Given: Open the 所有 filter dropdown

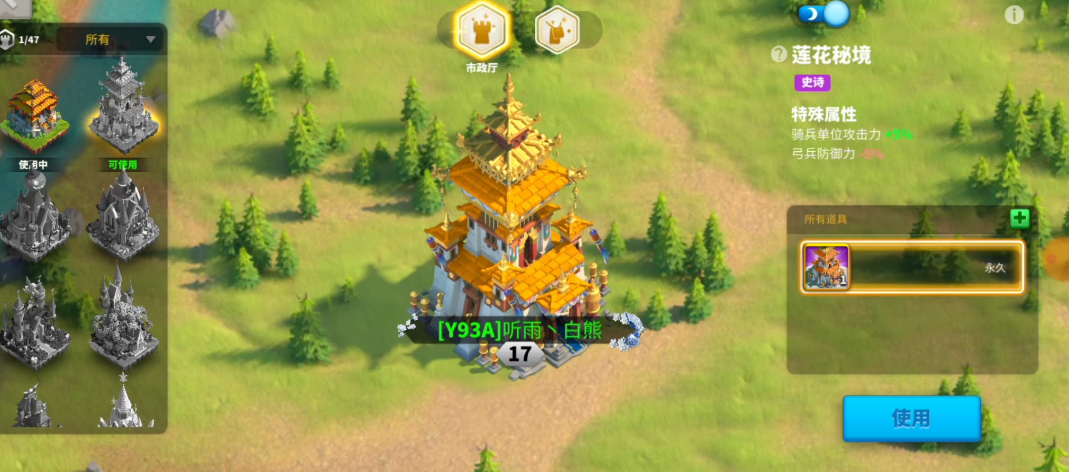Looking at the screenshot, I should click(x=110, y=40).
